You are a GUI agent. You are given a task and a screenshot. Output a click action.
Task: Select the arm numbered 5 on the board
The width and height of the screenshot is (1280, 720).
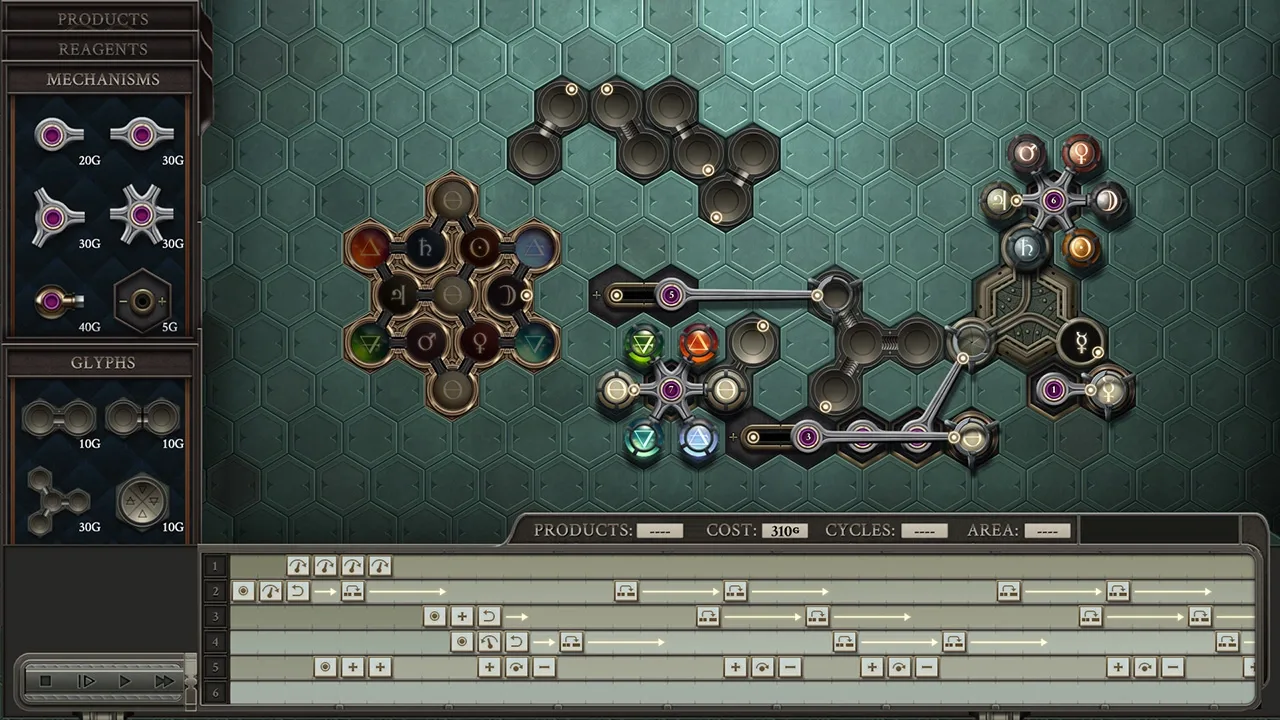[x=671, y=295]
